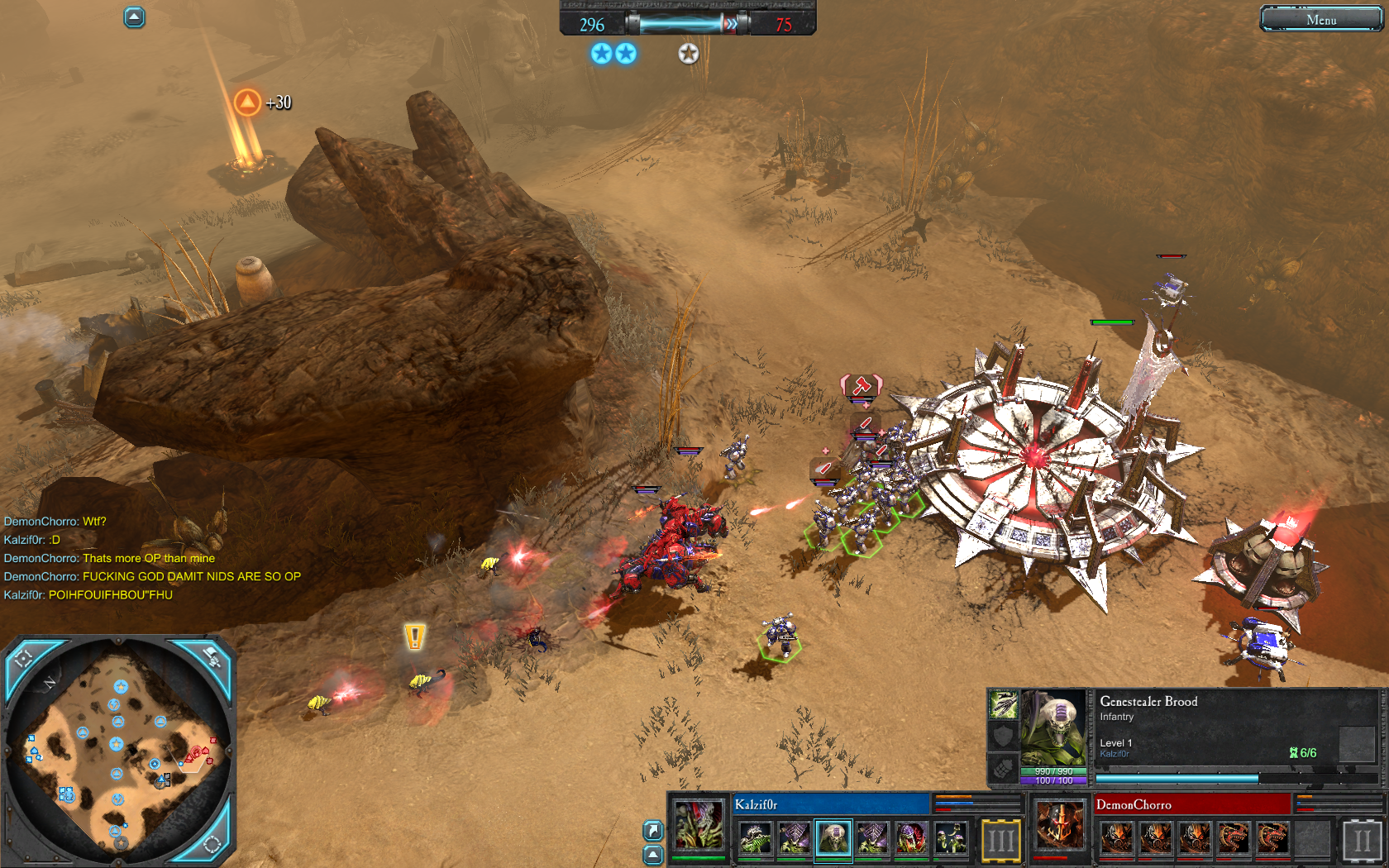Click the Genestealer Brood unit portrait
Screen dimensions: 1389x868
(1053, 729)
